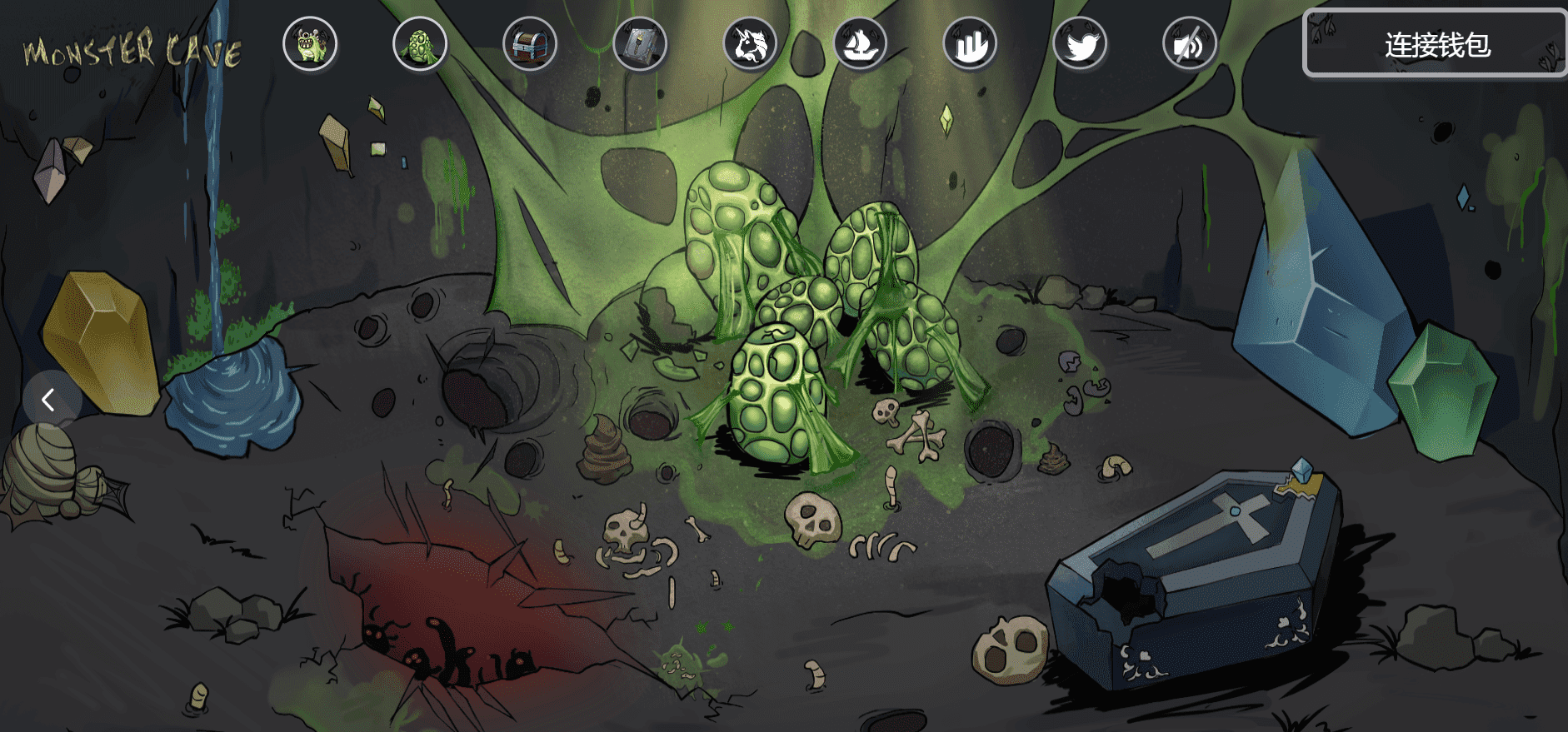Open the treasure chest icon
This screenshot has height=732, width=1568.
[x=530, y=44]
